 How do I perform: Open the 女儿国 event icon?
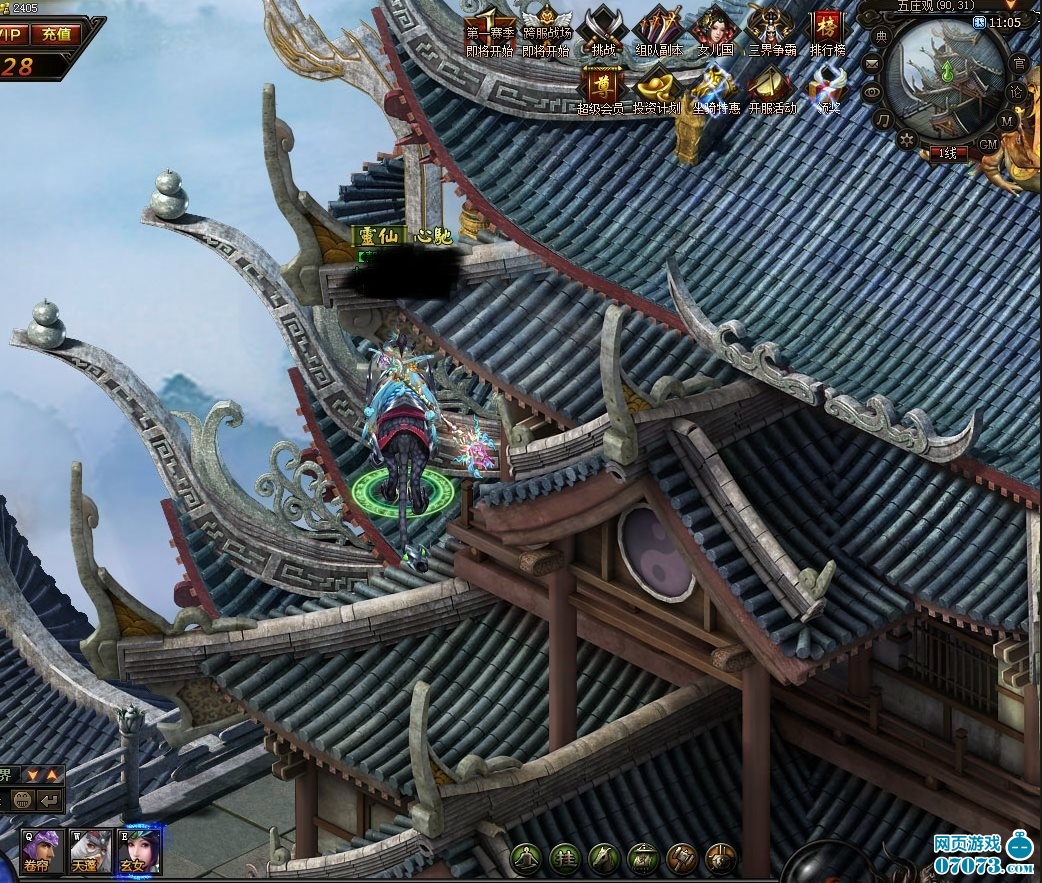tap(714, 28)
